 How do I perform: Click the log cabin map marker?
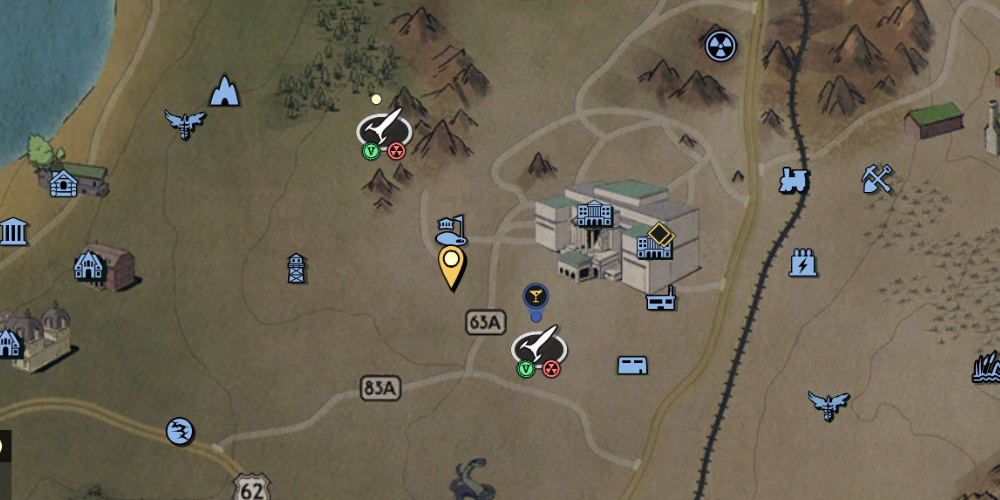(64, 183)
